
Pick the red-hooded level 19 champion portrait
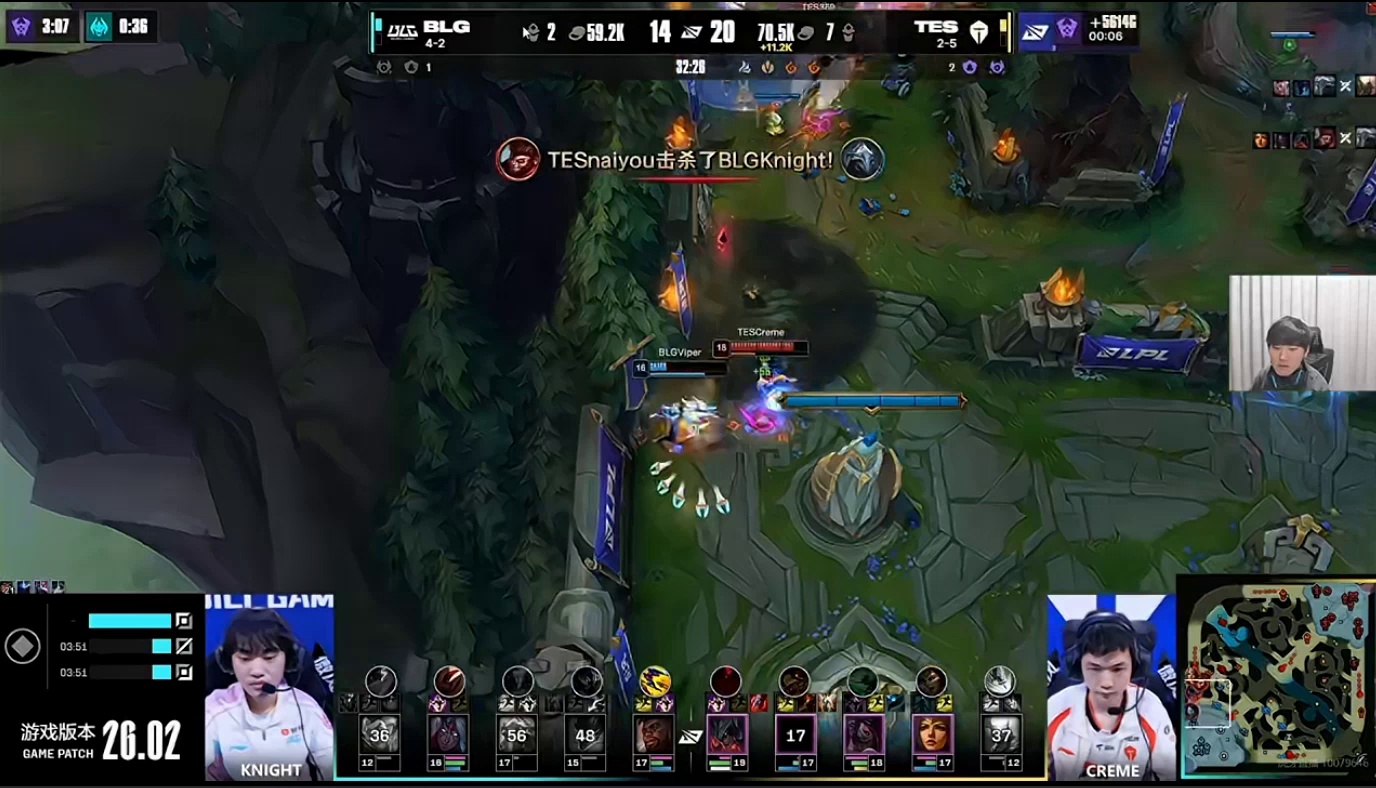(x=727, y=735)
